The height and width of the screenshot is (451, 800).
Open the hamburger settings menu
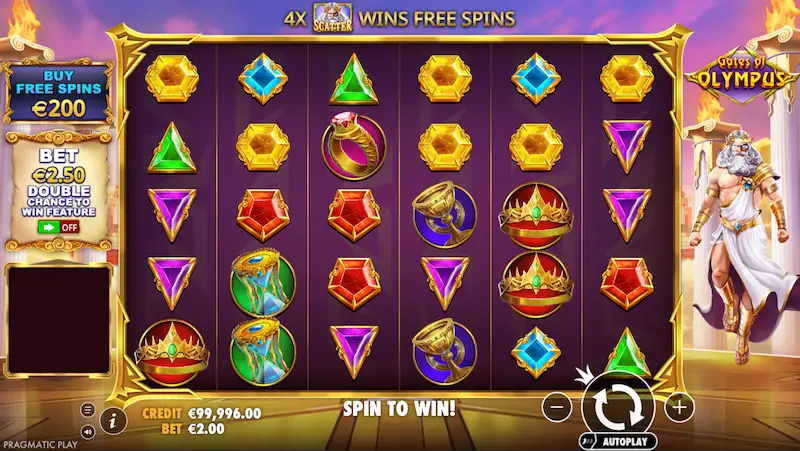click(87, 410)
